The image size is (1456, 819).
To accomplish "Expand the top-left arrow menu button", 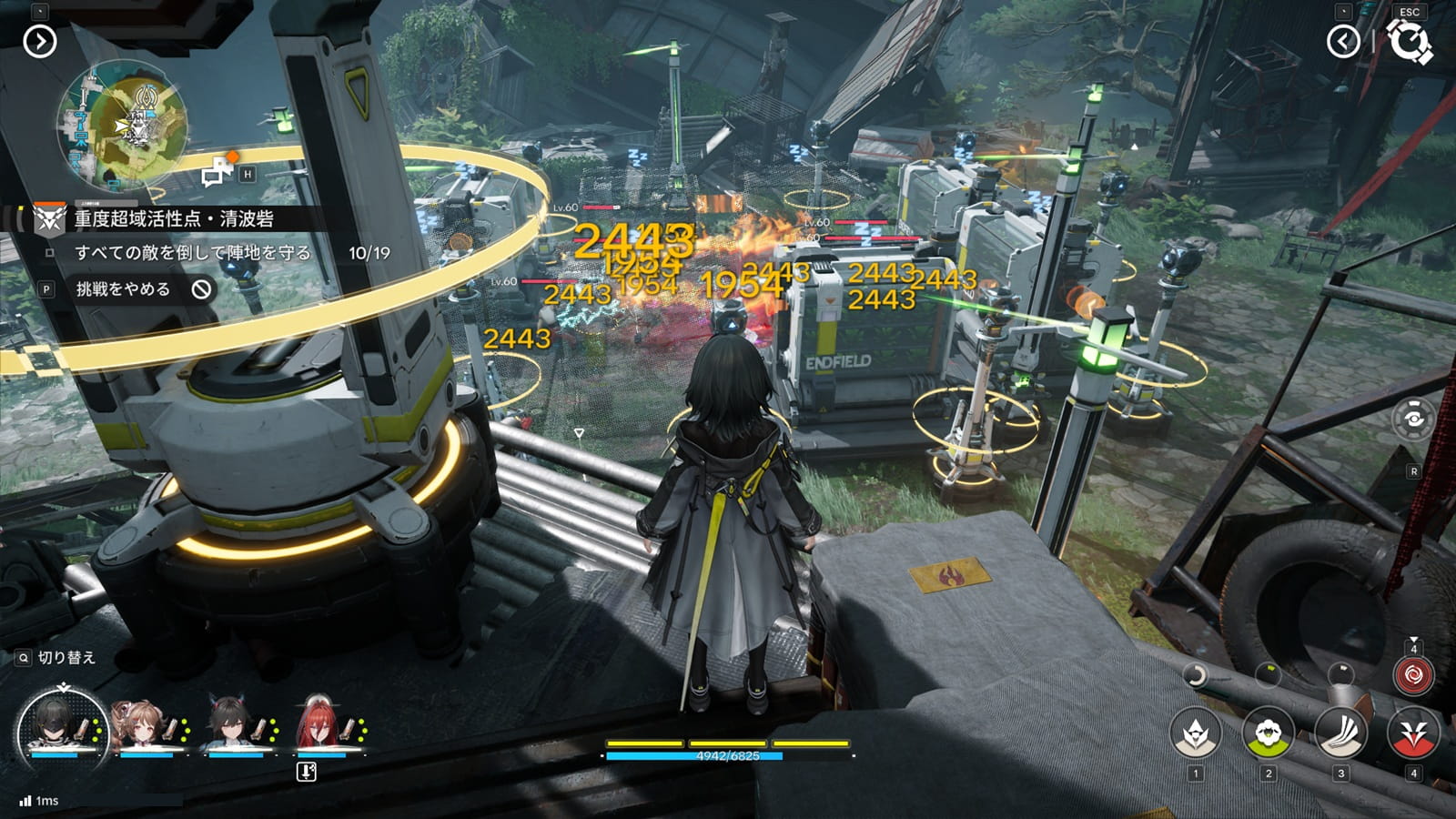I will click(x=40, y=41).
